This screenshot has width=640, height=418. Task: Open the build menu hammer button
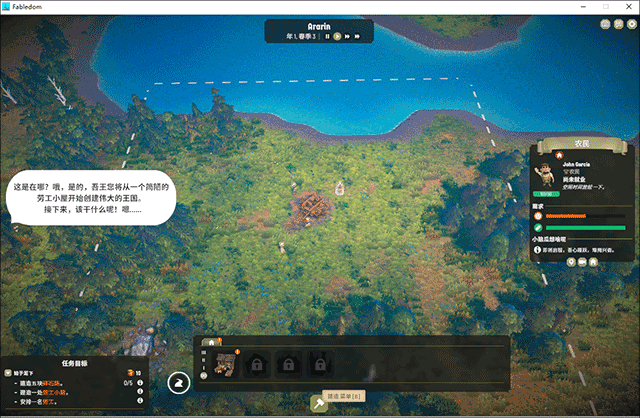tap(320, 402)
